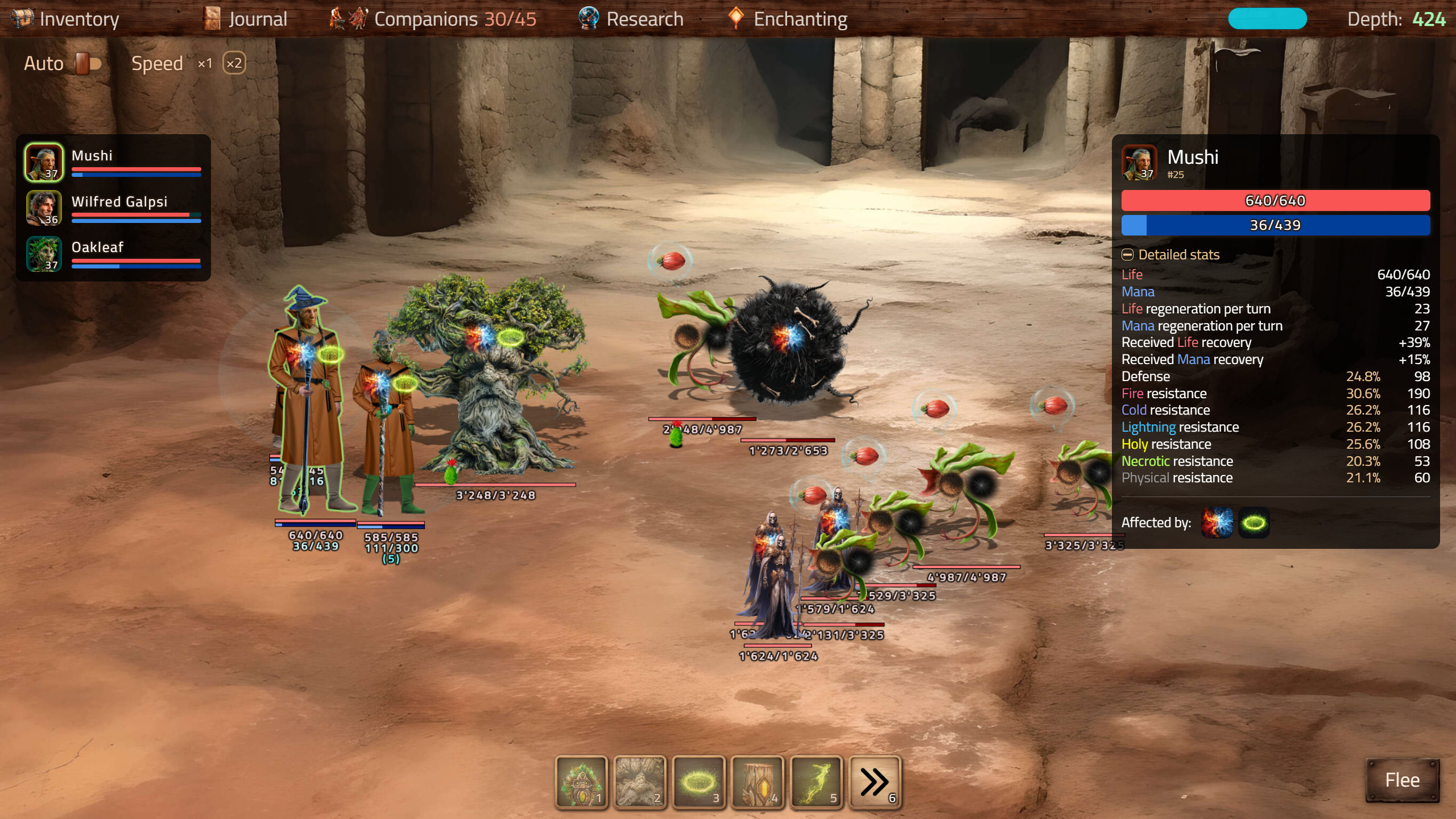Cast the green spirit wisp ability
The height and width of the screenshot is (819, 1456).
click(x=816, y=782)
